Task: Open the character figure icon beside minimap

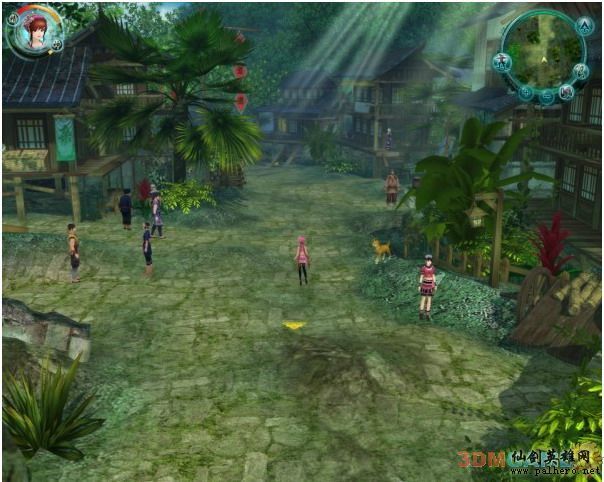Action: [503, 61]
